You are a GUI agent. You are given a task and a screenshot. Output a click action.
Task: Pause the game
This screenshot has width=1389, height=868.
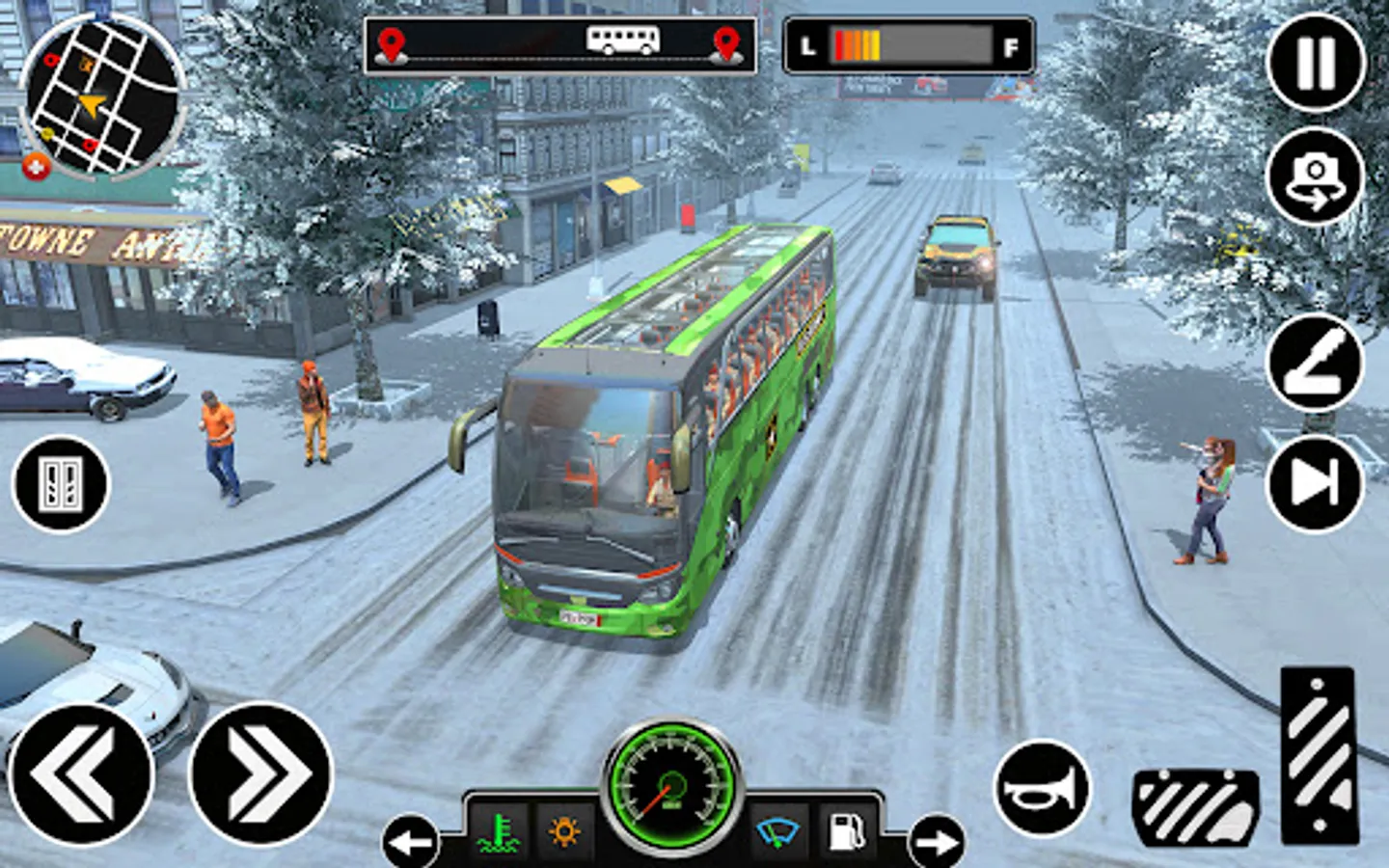coord(1316,63)
